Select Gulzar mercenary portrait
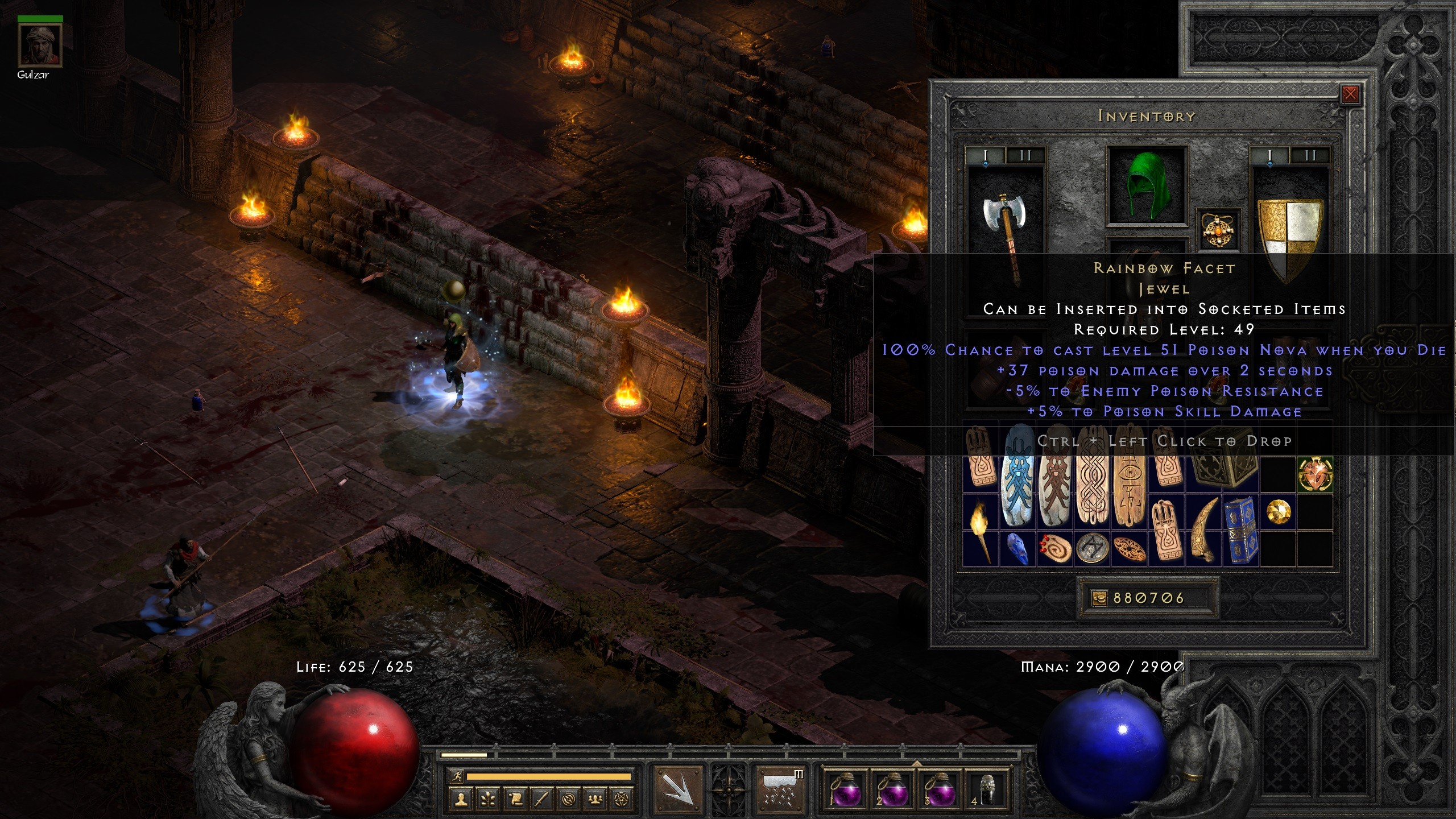1456x819 pixels. pyautogui.click(x=40, y=45)
